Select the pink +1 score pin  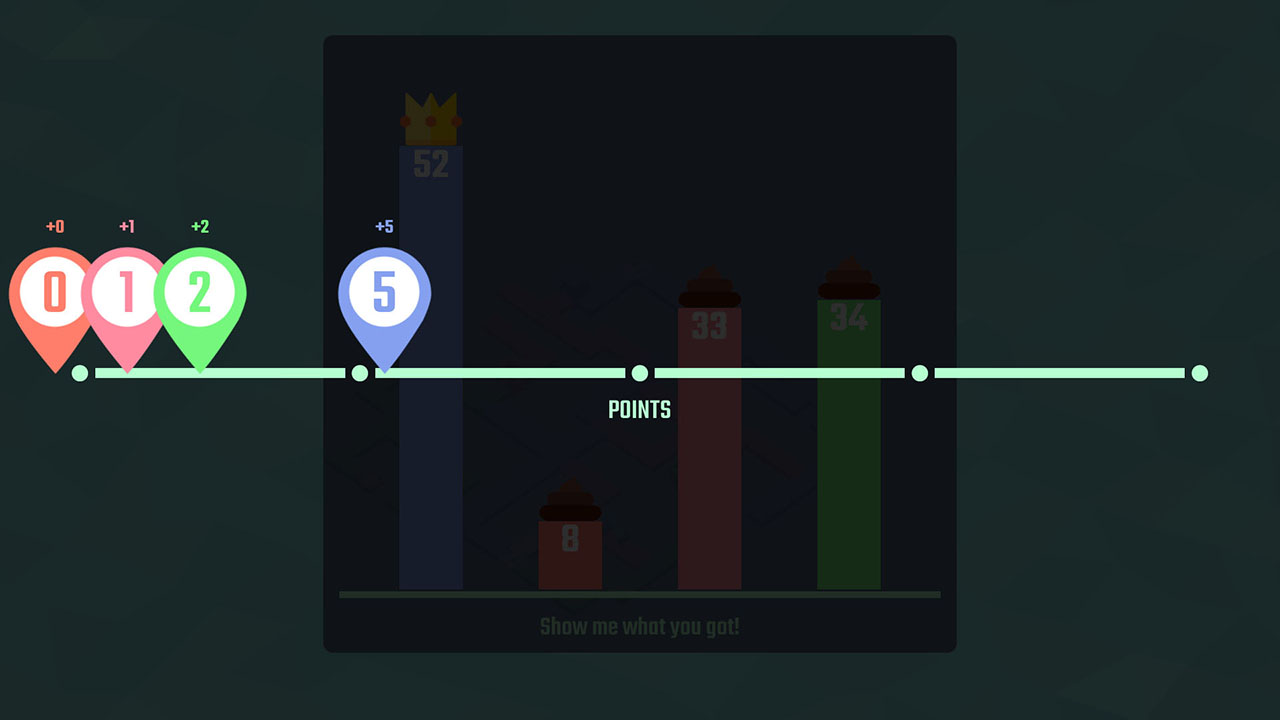[126, 293]
